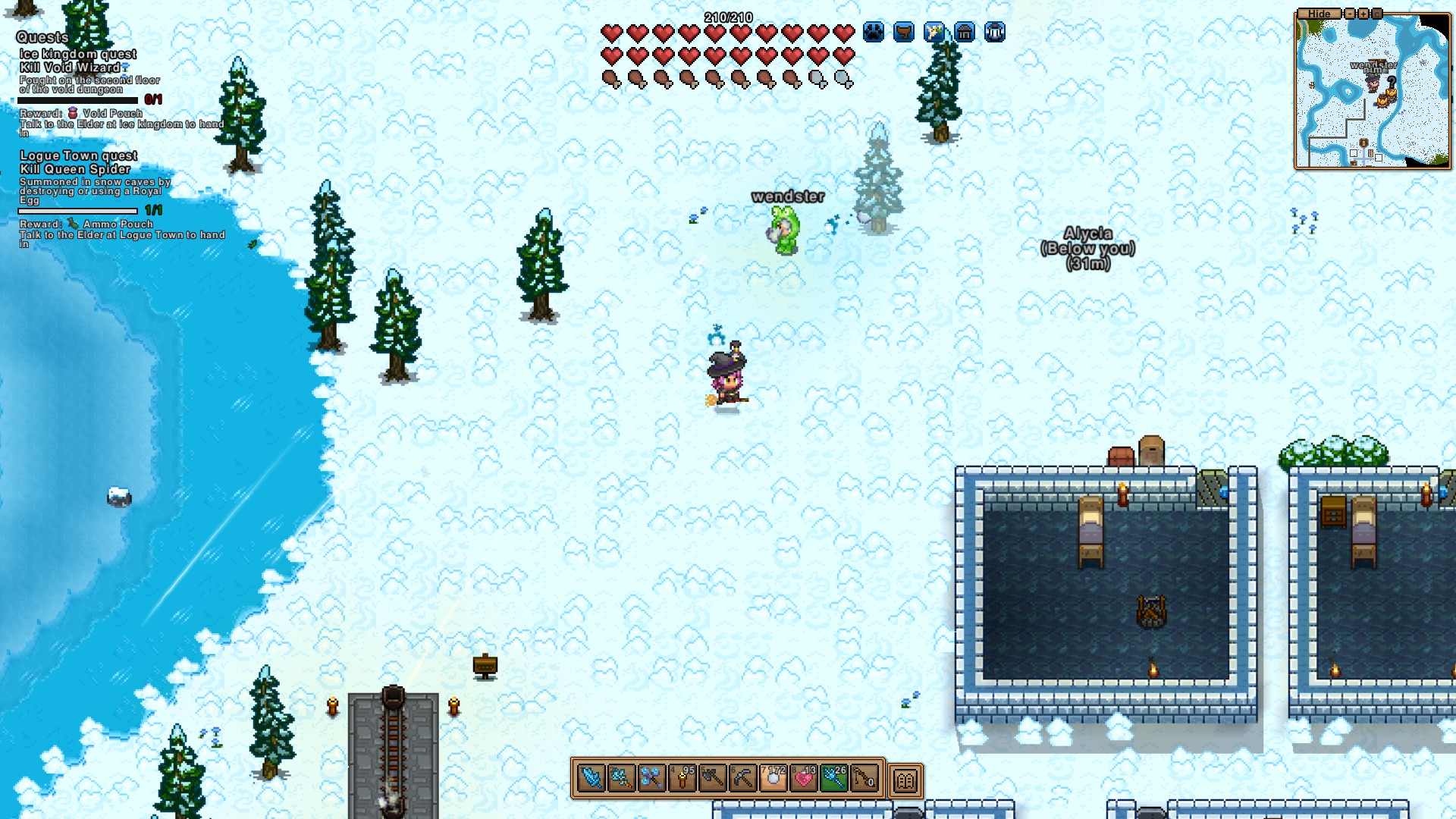Click the minimap's C center button
Viewport: 1456px width, 819px height.
(x=1377, y=14)
